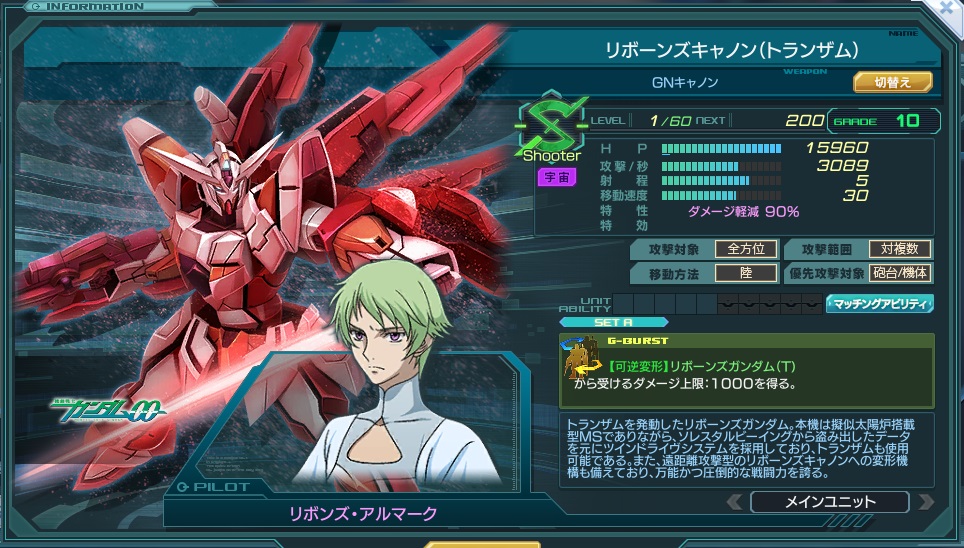Go to previous unit with left arrow
This screenshot has width=964, height=548.
(734, 502)
